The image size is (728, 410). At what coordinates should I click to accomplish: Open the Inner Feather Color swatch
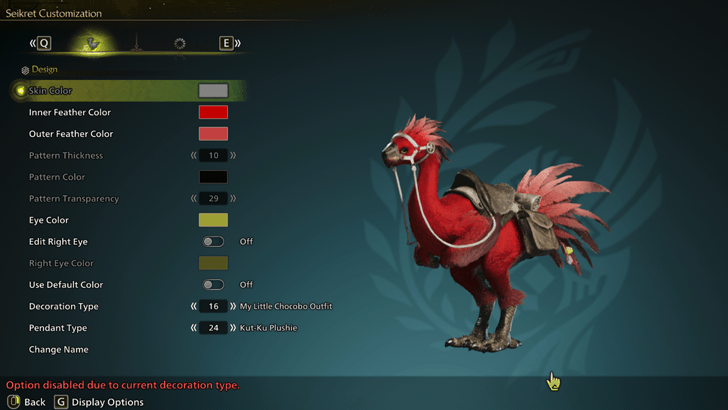click(213, 113)
